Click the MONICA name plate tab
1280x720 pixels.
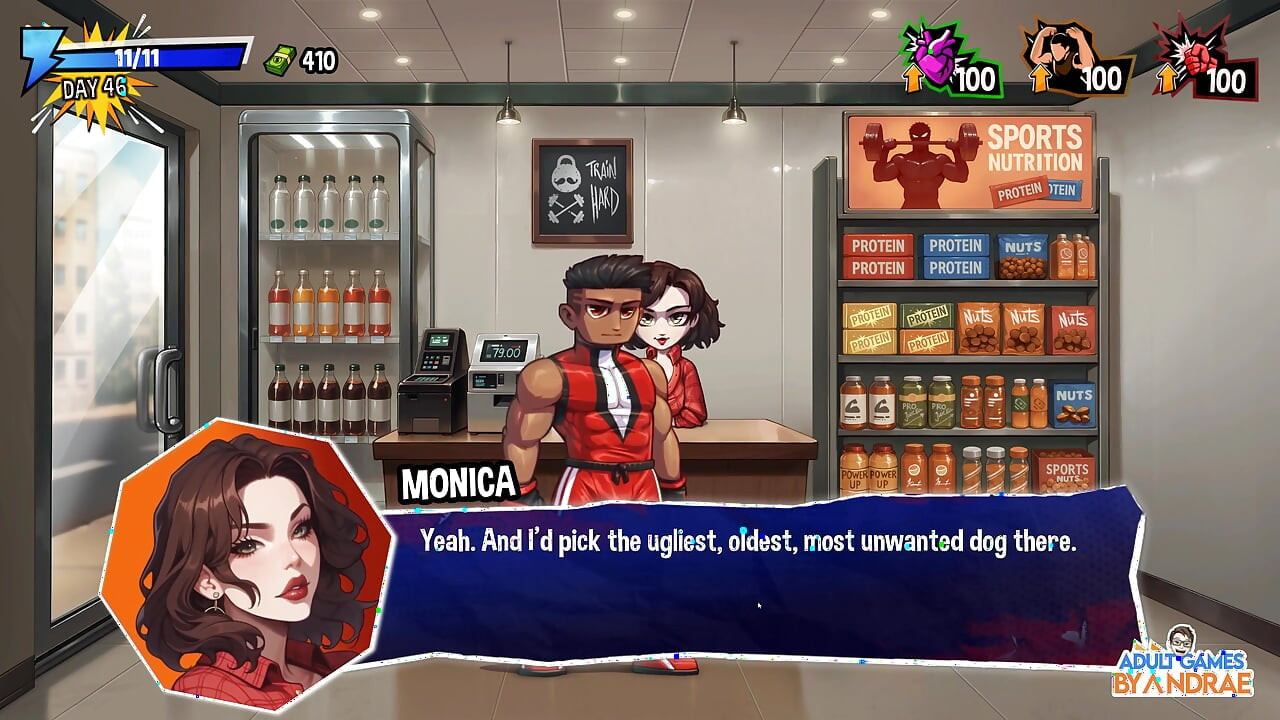point(455,482)
